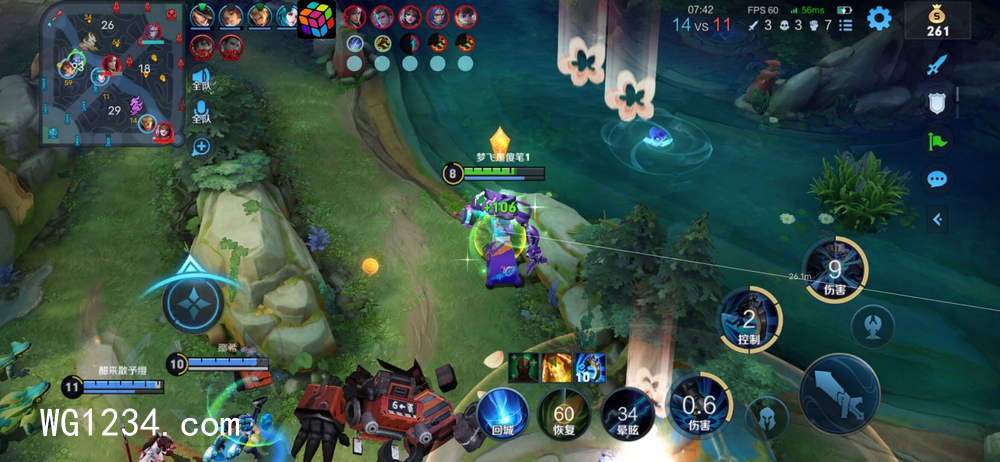
Task: Open the quick chat bubble
Action: [936, 179]
